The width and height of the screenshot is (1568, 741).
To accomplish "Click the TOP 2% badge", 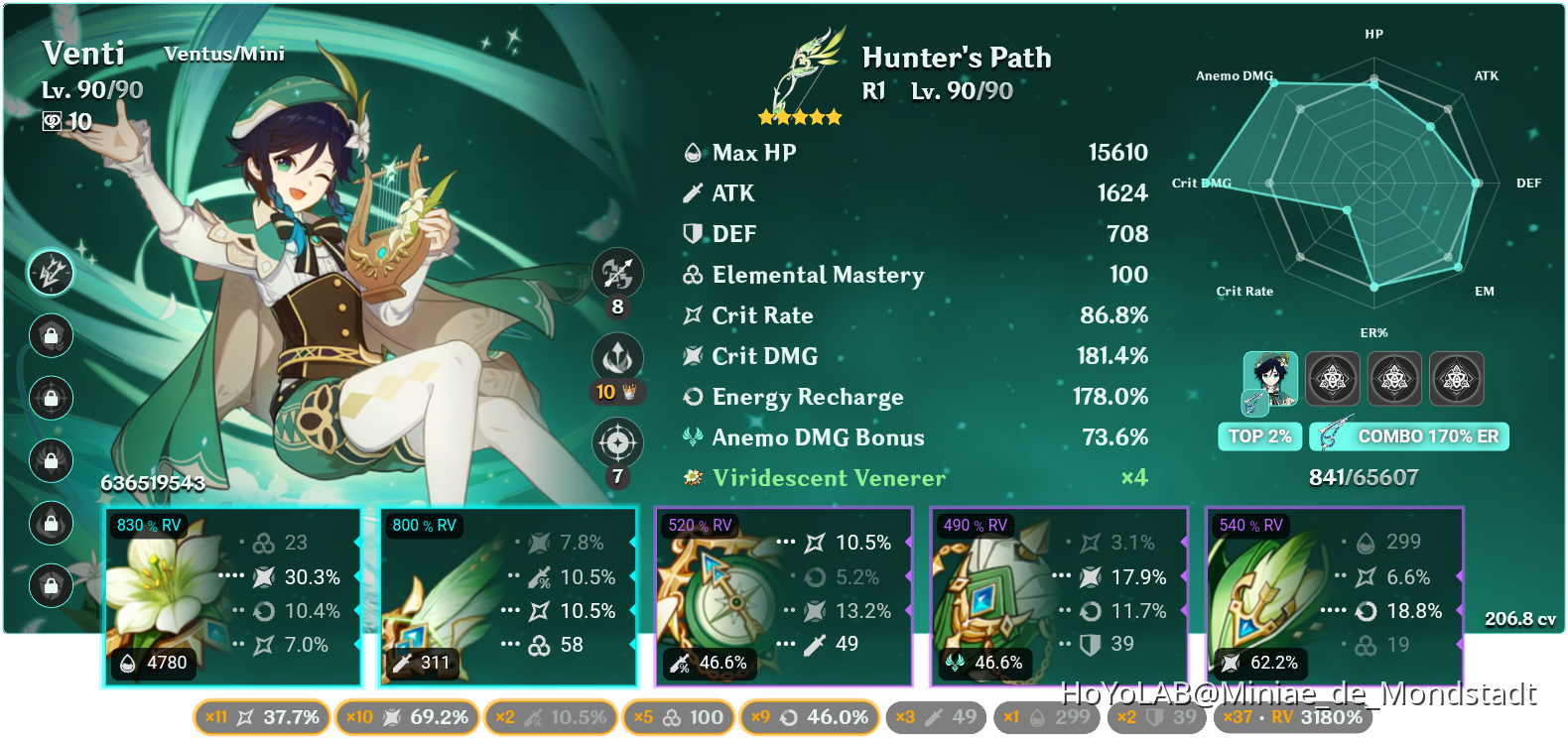I will (1259, 436).
